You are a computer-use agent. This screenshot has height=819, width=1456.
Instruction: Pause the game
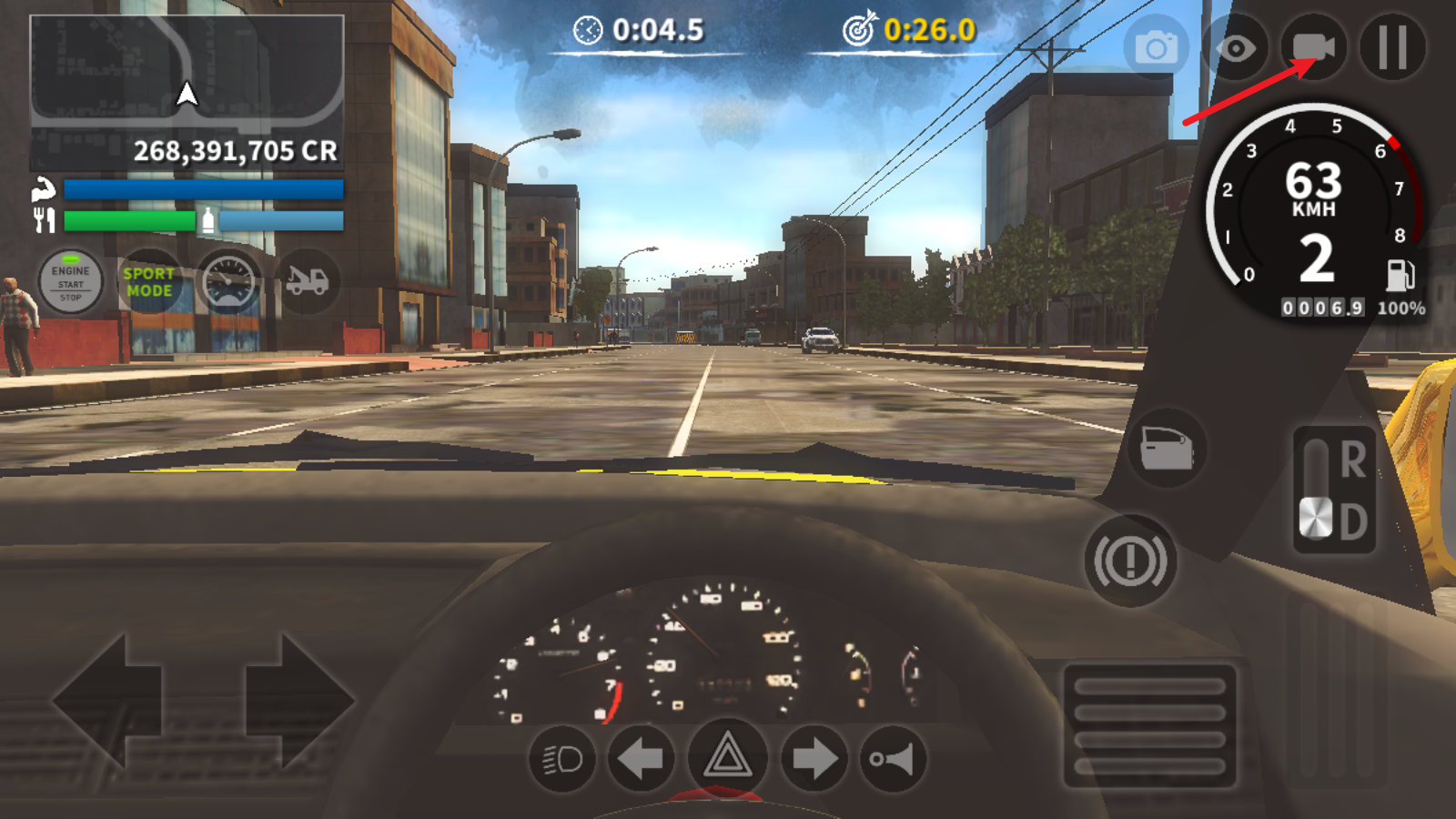click(x=1392, y=47)
